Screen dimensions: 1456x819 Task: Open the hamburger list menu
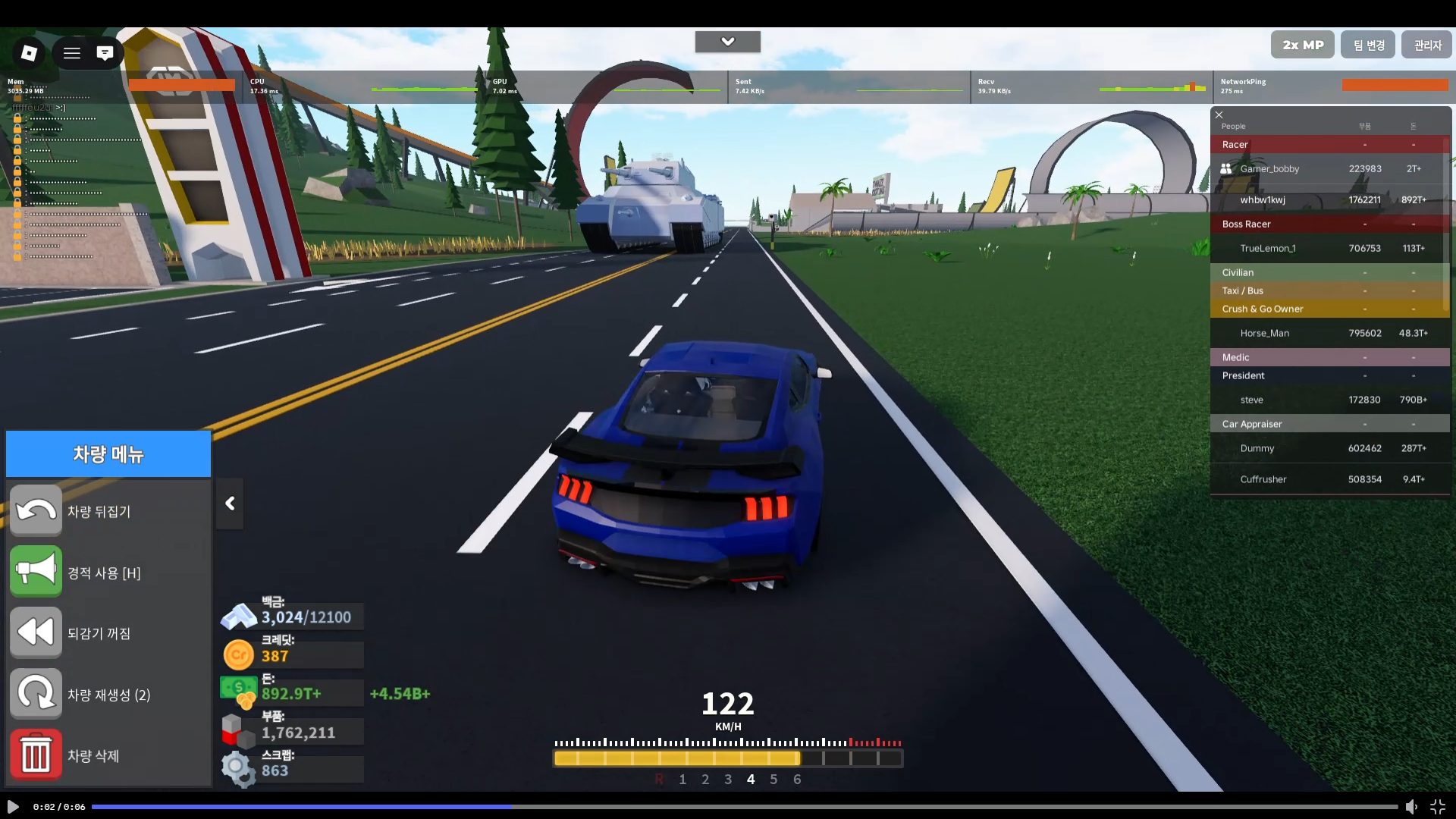72,53
